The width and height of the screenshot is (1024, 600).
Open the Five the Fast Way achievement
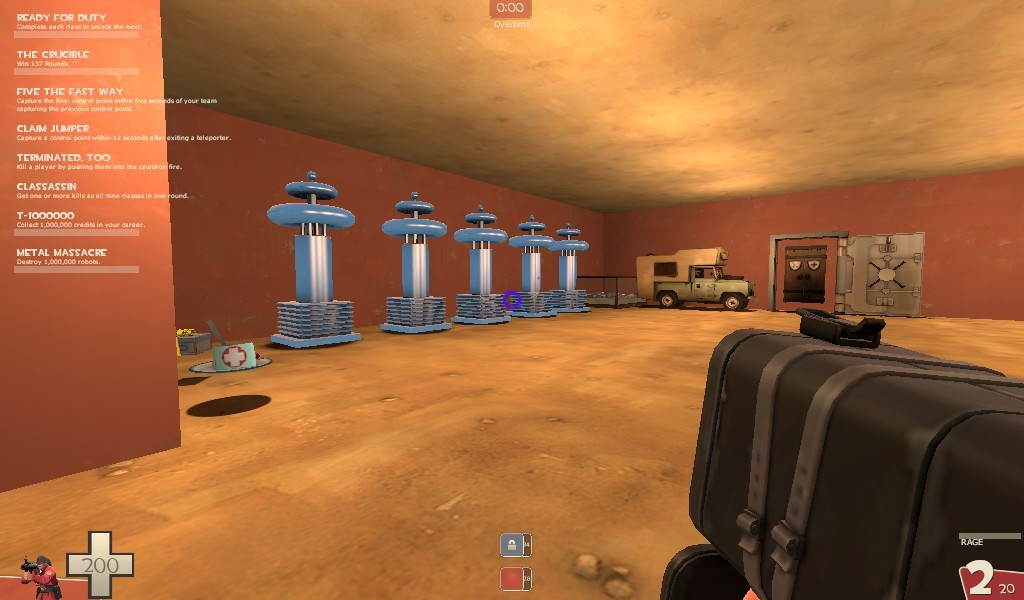70,92
